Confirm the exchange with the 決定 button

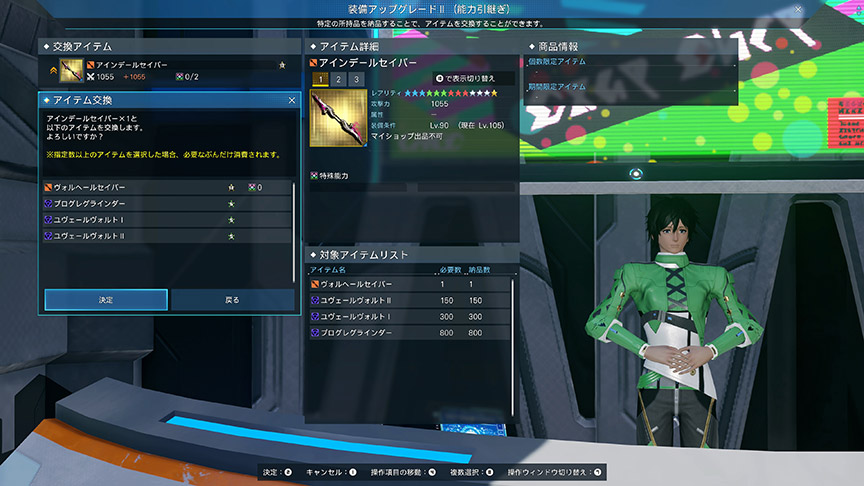[105, 299]
